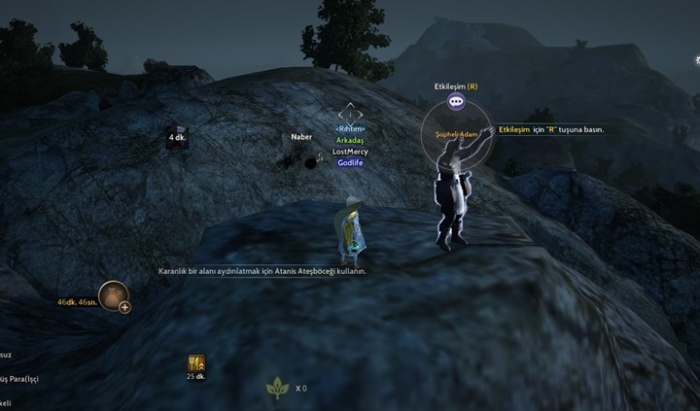The width and height of the screenshot is (700, 411).
Task: Open the money bag timer icon
Action: click(112, 294)
